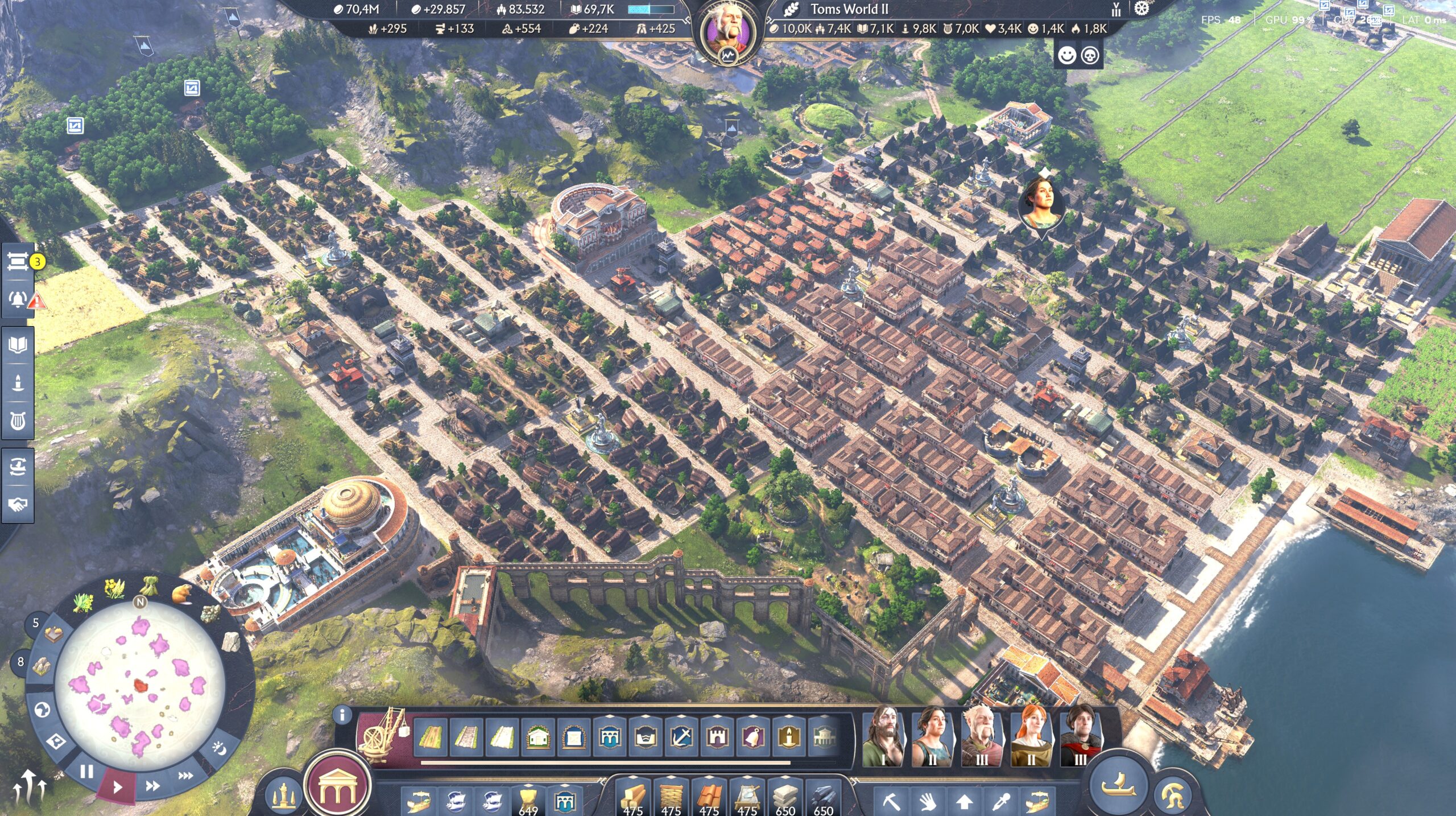Open the alarm bell notifications

click(18, 299)
